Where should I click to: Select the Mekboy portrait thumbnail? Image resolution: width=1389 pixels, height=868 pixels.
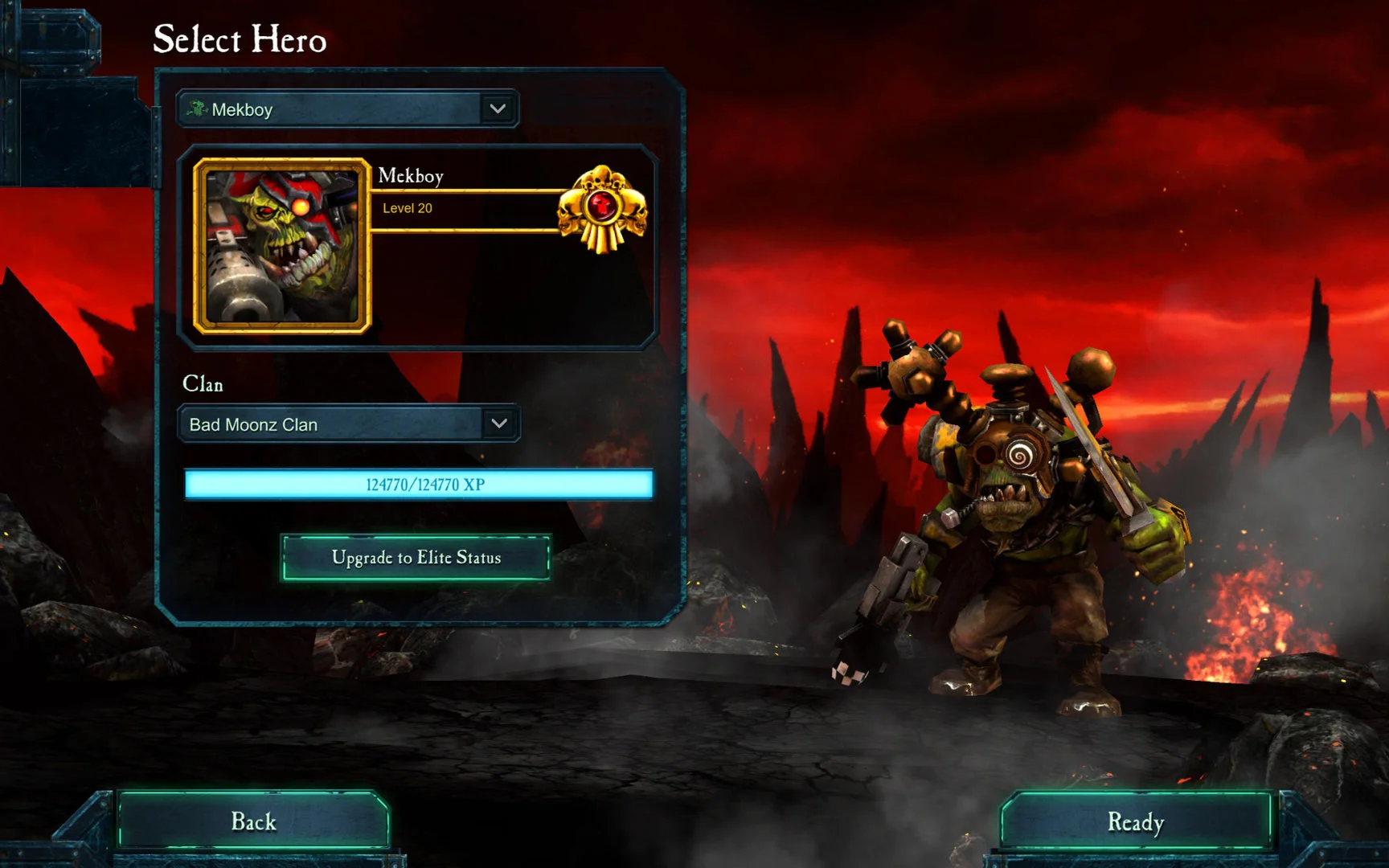282,246
